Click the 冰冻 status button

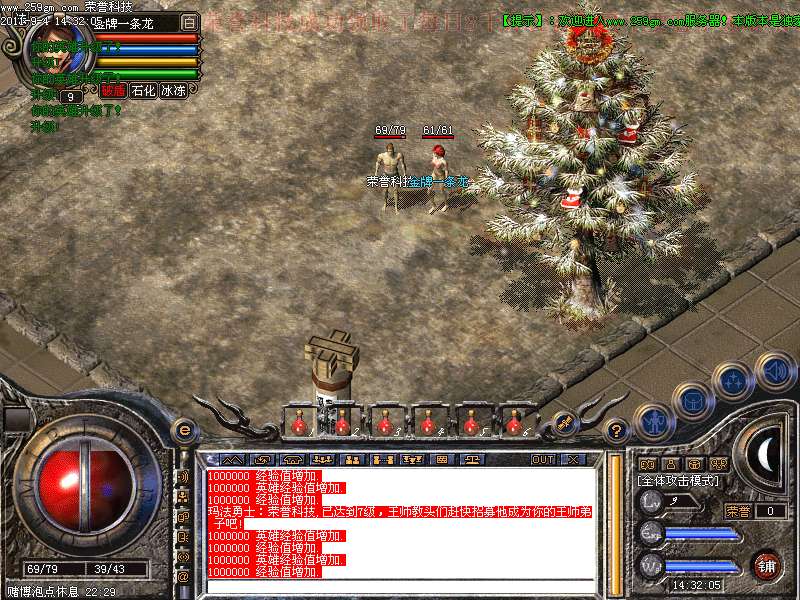click(173, 90)
